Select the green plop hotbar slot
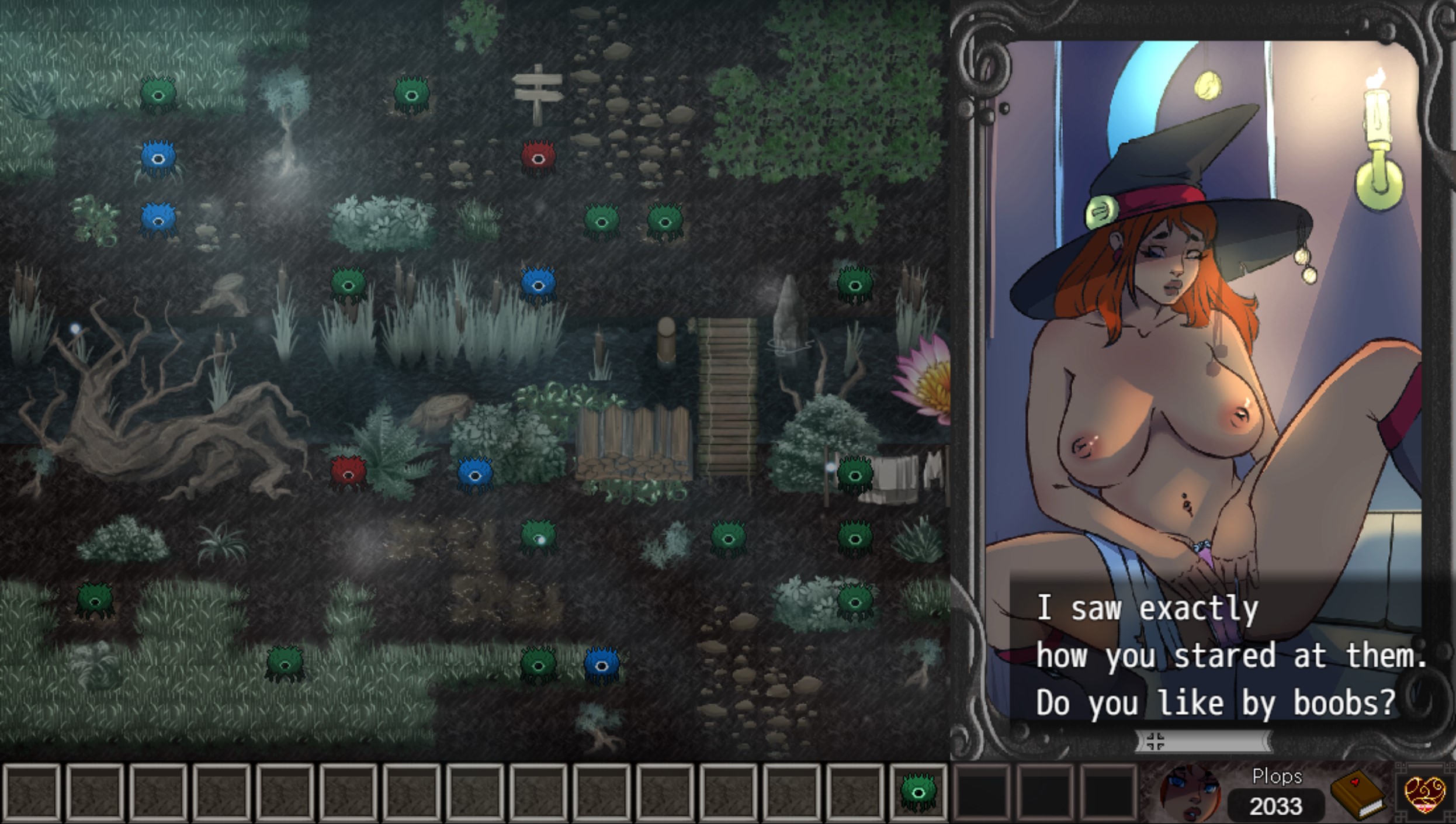 918,792
